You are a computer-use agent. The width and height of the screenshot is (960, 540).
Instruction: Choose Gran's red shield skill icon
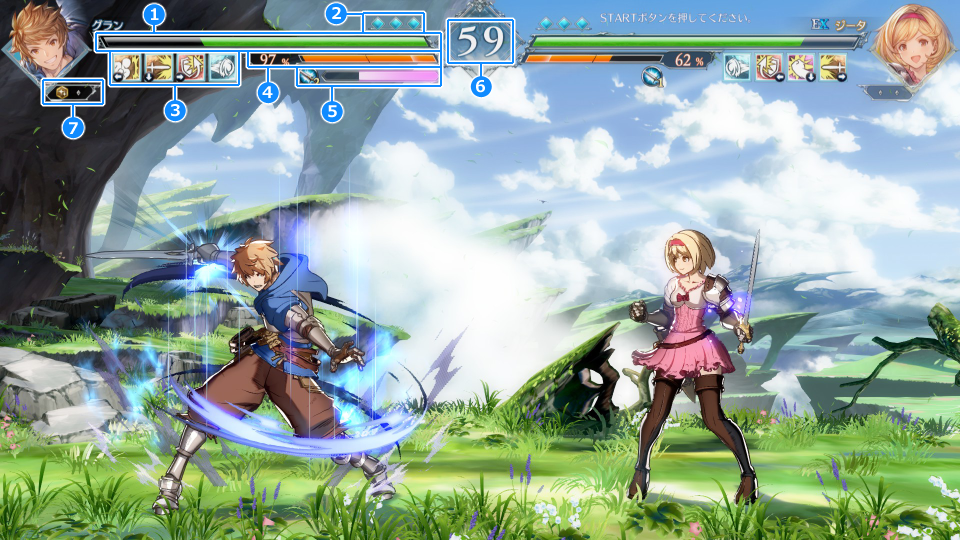pyautogui.click(x=191, y=68)
